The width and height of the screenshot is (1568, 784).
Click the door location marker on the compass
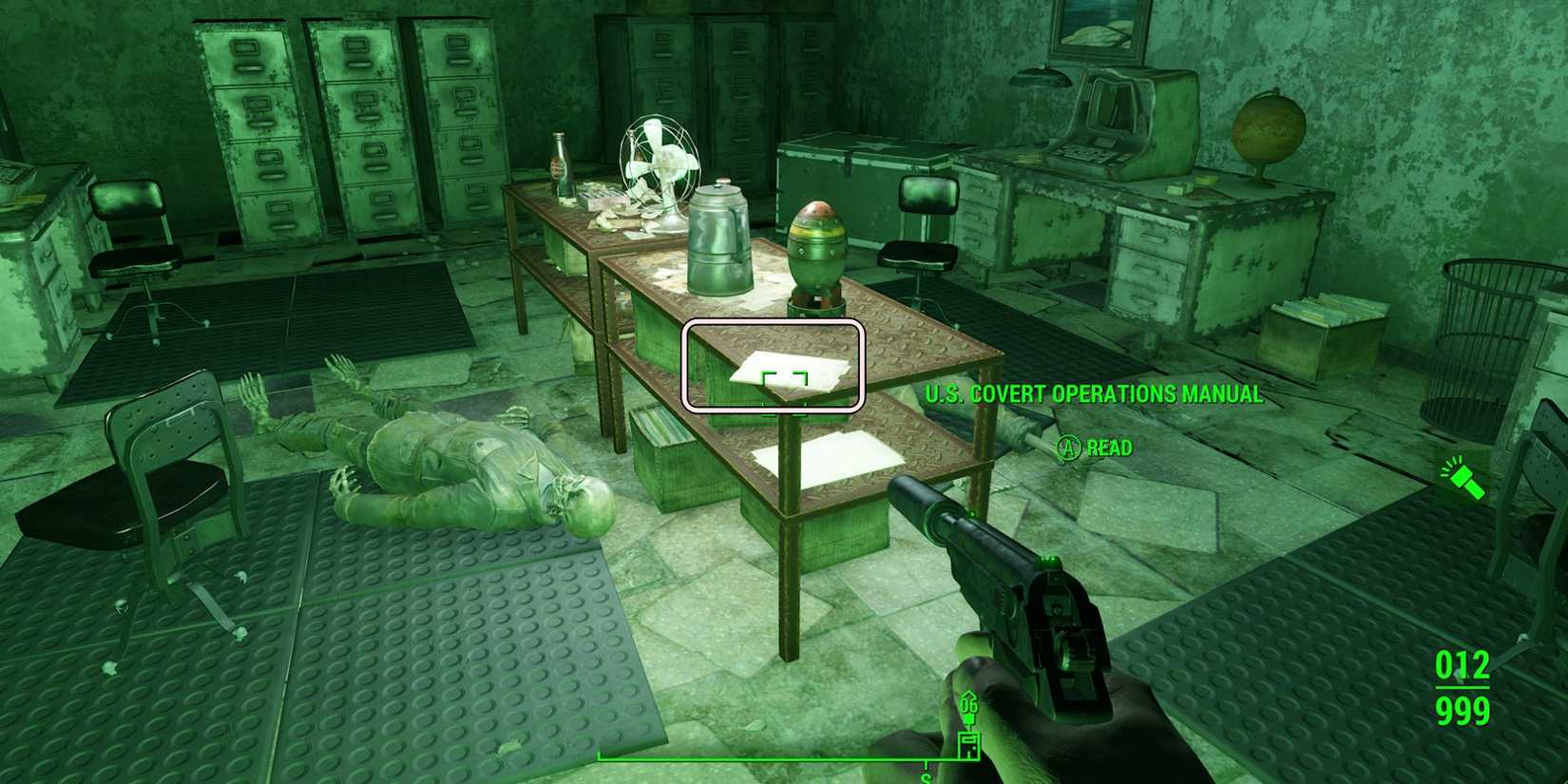tap(968, 747)
